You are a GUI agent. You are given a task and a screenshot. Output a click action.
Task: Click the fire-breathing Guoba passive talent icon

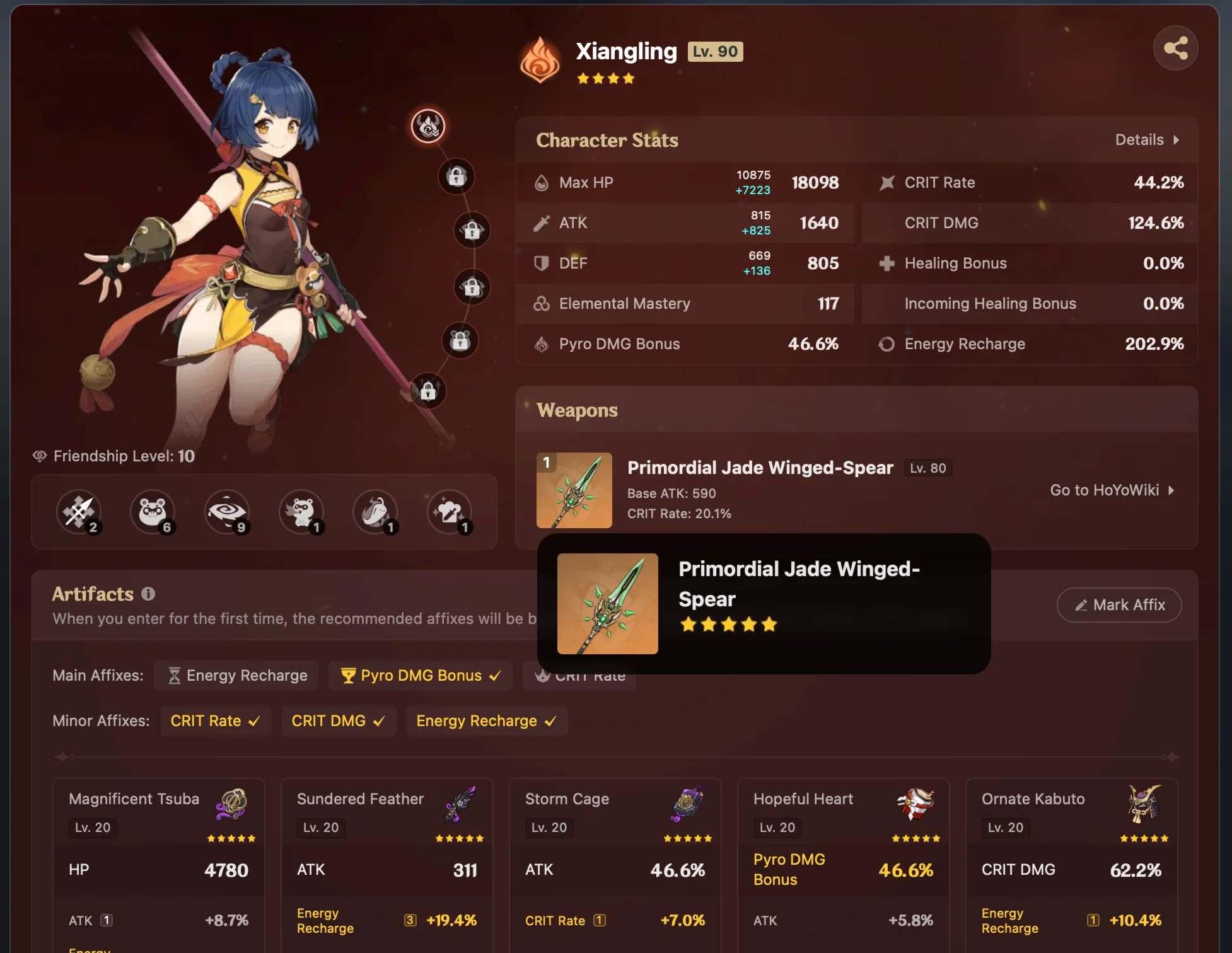[x=301, y=512]
